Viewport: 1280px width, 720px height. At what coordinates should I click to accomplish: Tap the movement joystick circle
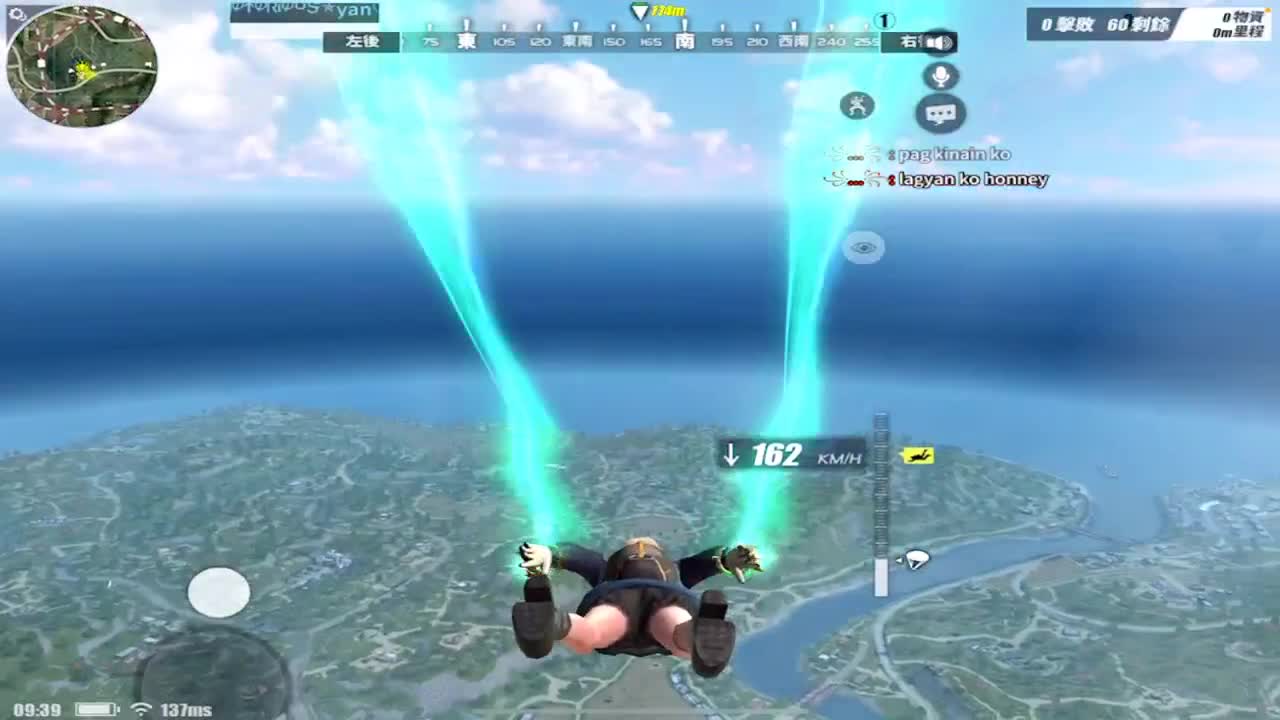pyautogui.click(x=219, y=592)
